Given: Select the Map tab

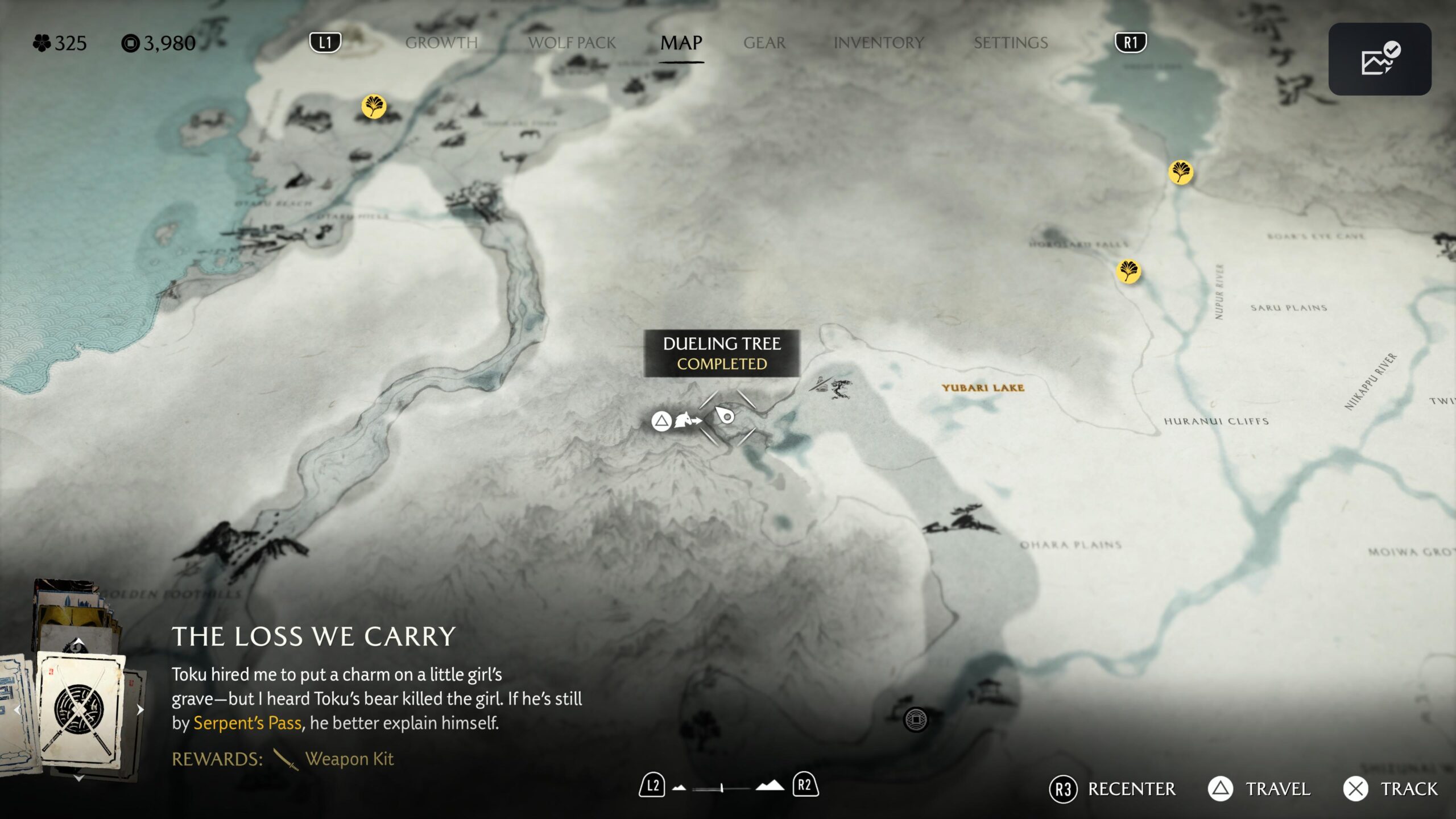Looking at the screenshot, I should (681, 43).
